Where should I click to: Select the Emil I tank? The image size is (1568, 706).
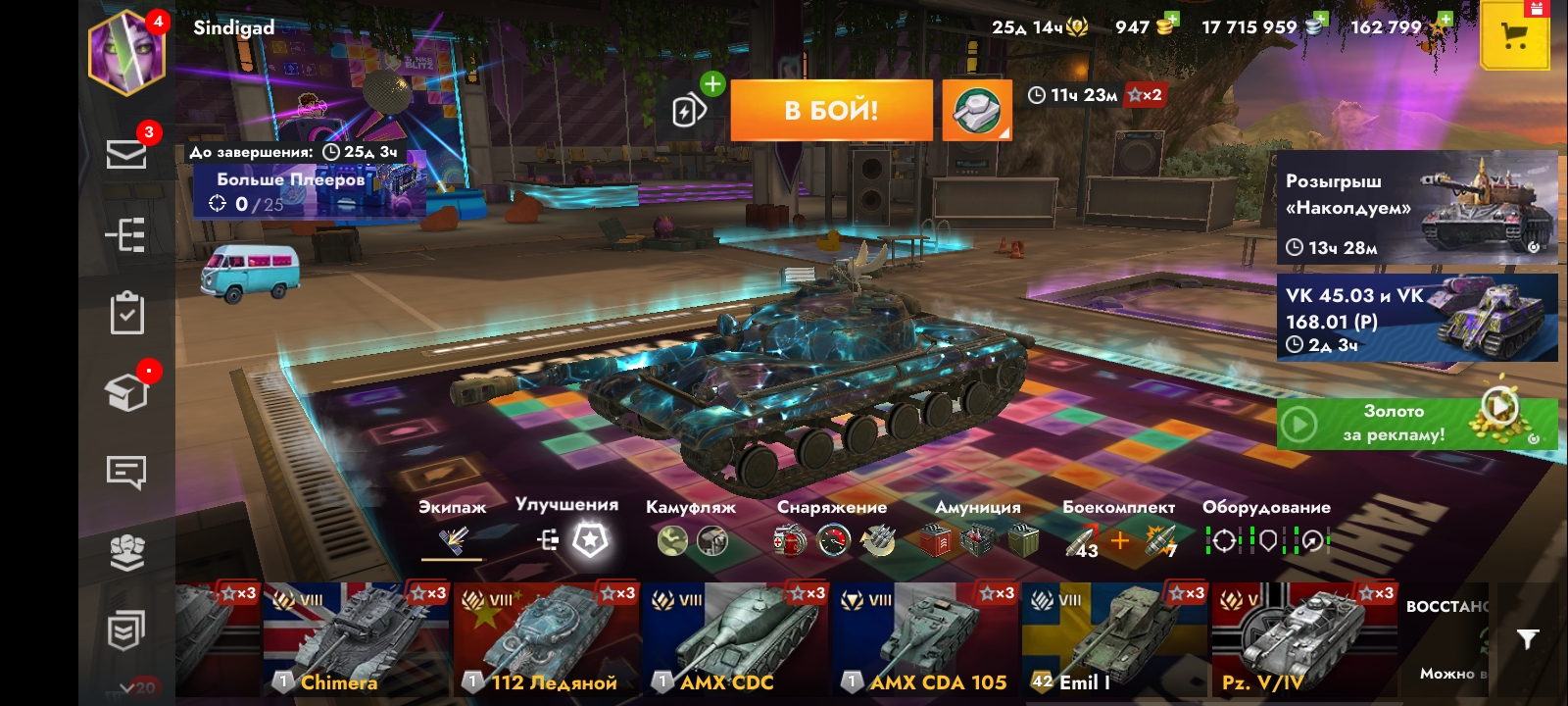[x=1115, y=639]
